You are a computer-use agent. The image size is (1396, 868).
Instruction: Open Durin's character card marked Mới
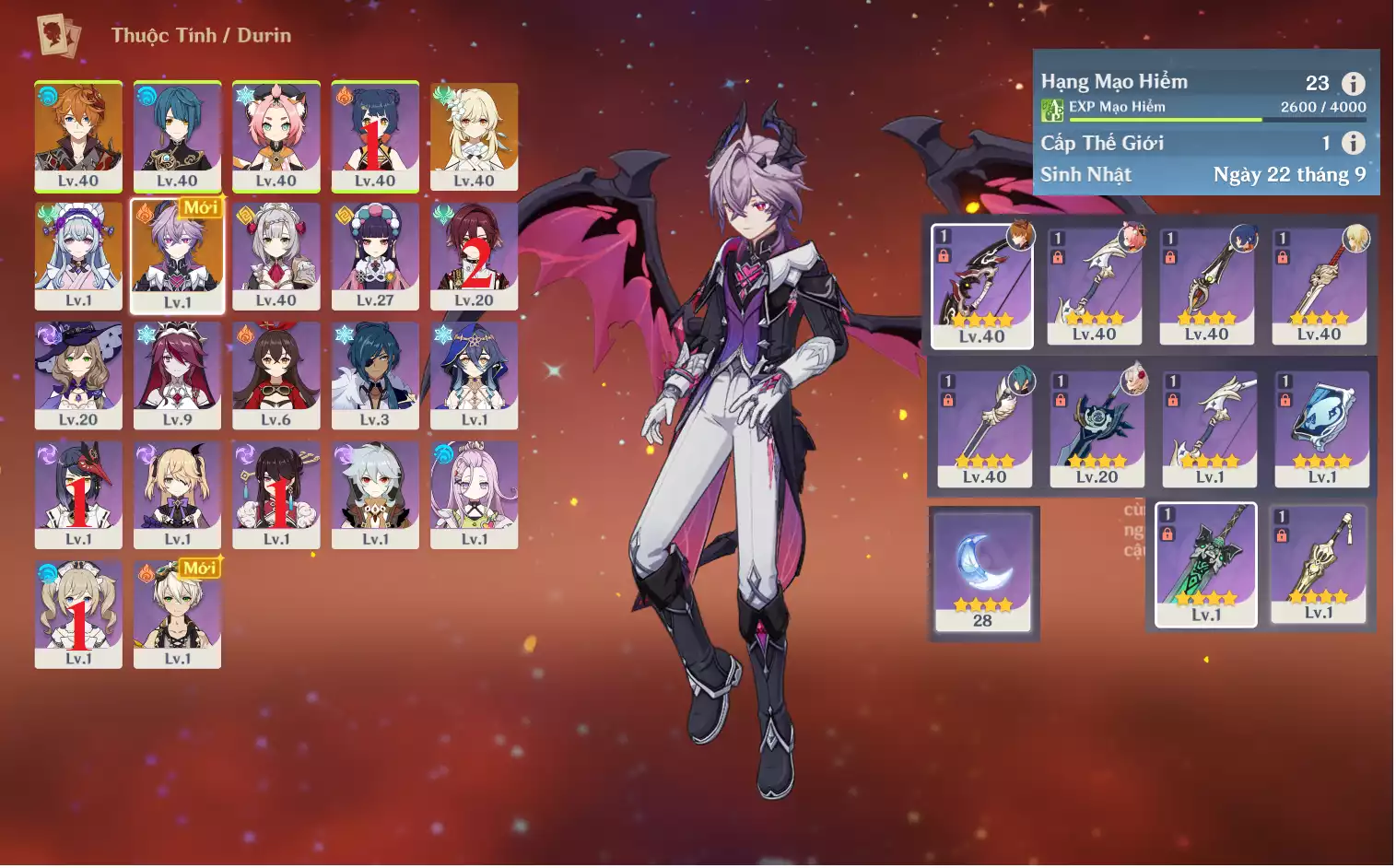pyautogui.click(x=177, y=255)
